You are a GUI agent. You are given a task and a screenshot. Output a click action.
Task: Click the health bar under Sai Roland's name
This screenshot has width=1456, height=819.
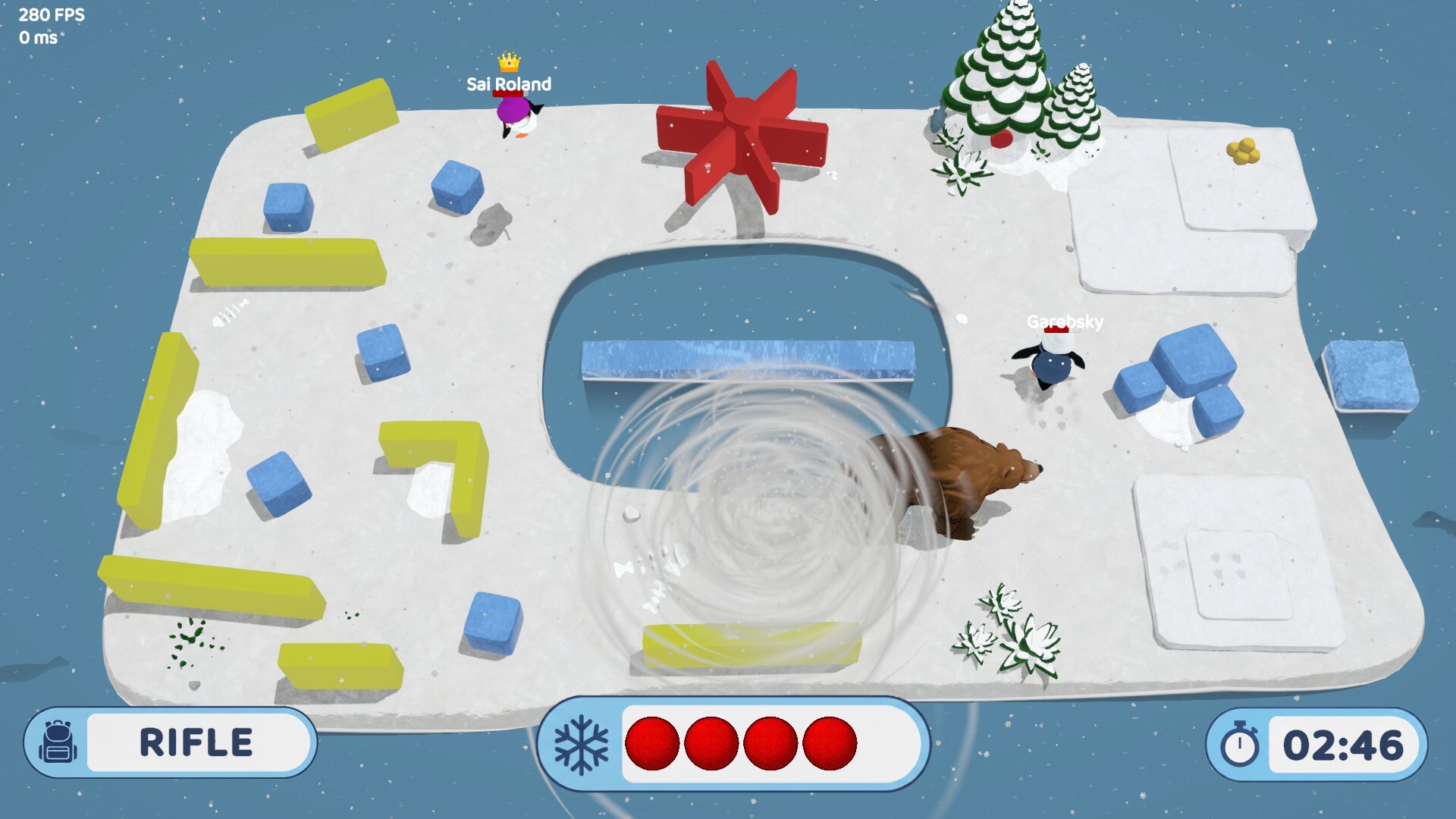pos(507,93)
